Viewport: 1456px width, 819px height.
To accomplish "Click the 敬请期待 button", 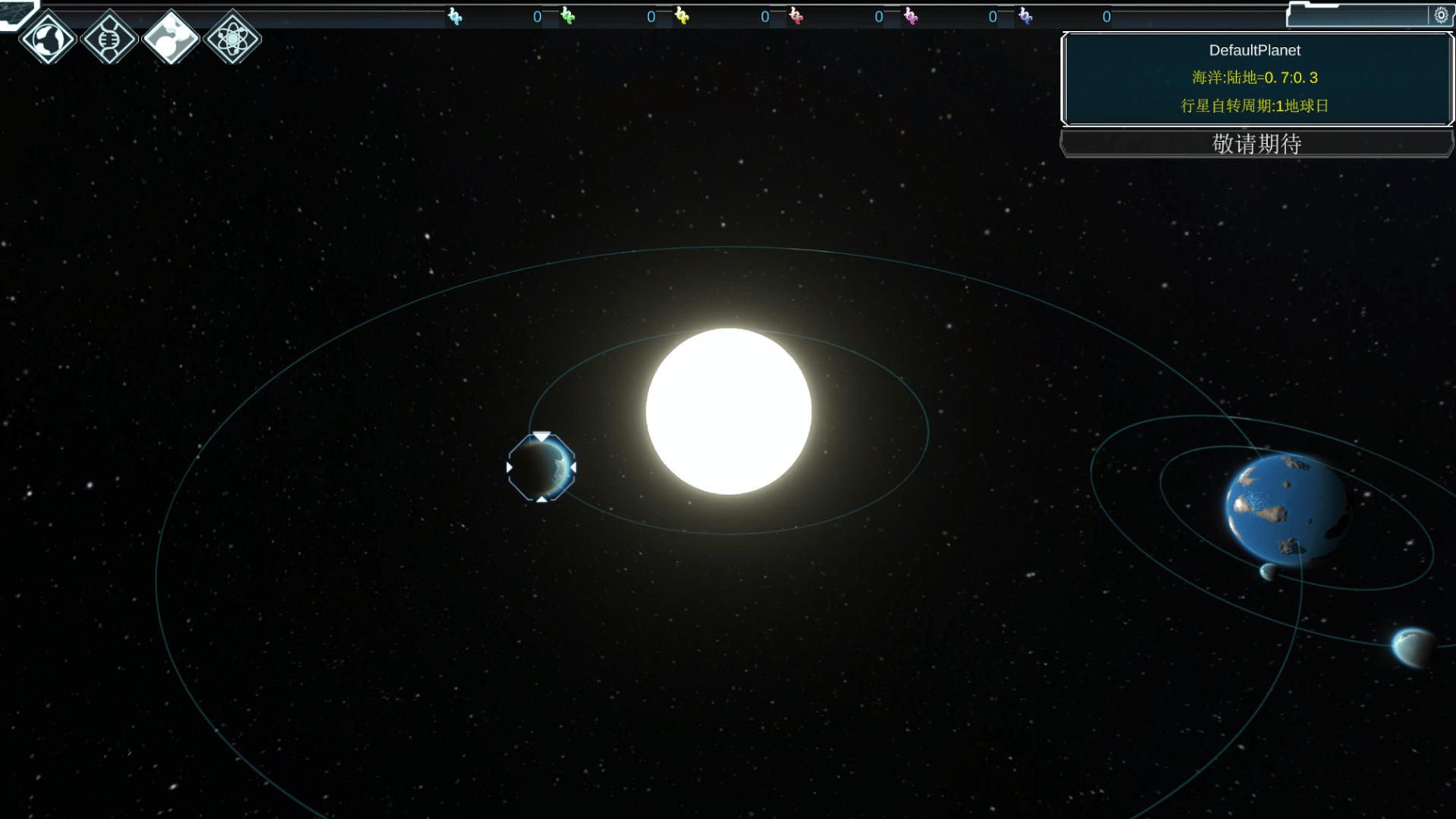I will pos(1257,143).
